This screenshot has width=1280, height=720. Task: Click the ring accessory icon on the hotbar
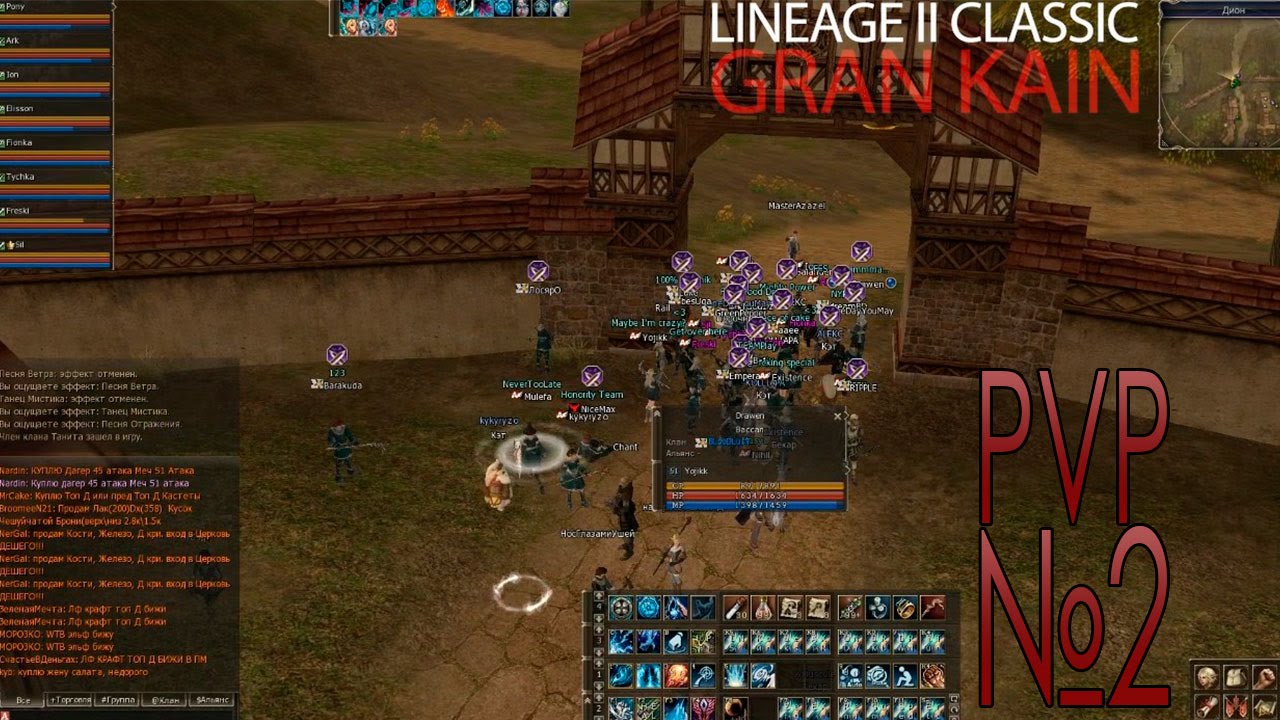(907, 609)
